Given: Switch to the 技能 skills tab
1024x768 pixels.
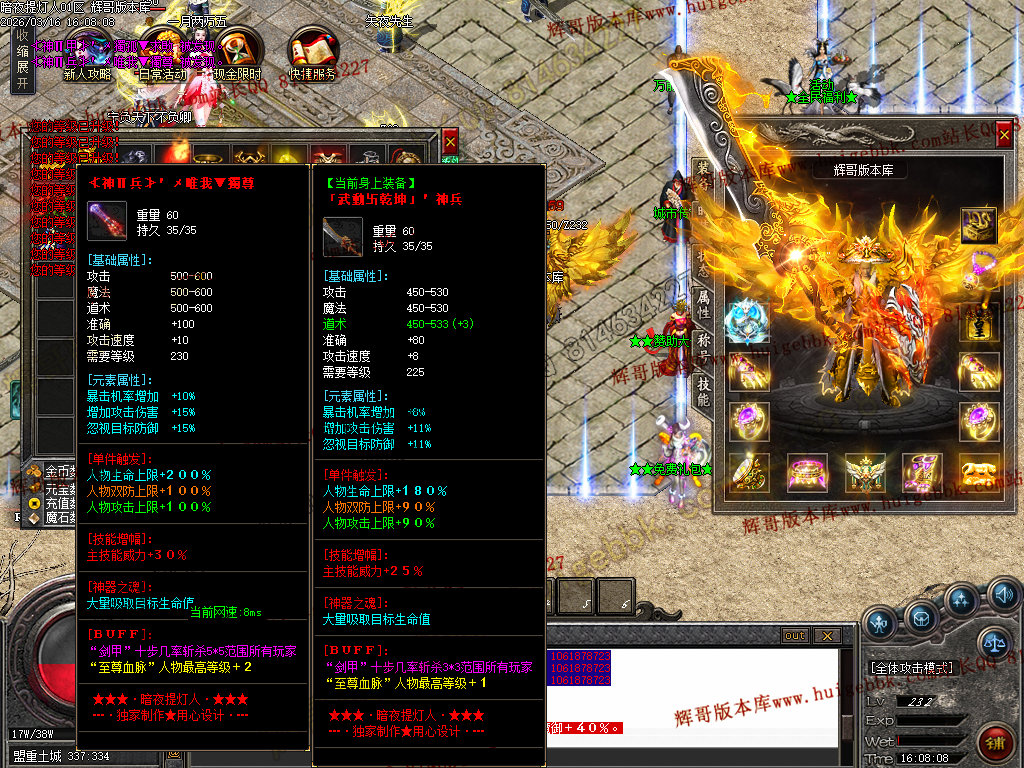Looking at the screenshot, I should tap(703, 391).
